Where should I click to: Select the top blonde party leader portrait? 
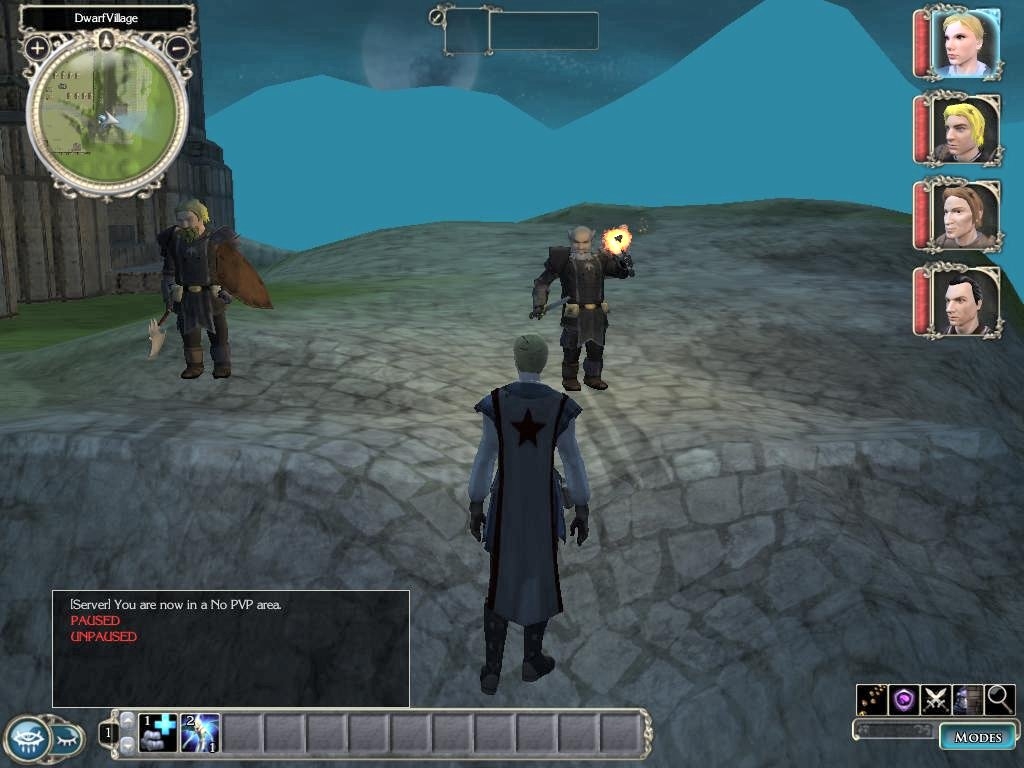964,42
